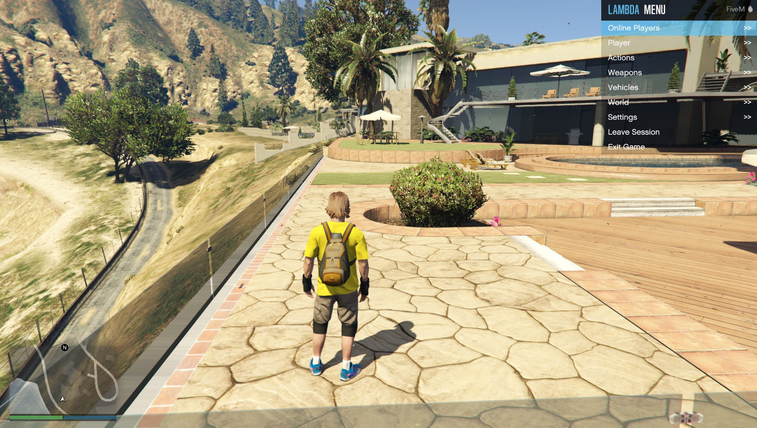Open the Online Players submenu

click(678, 28)
